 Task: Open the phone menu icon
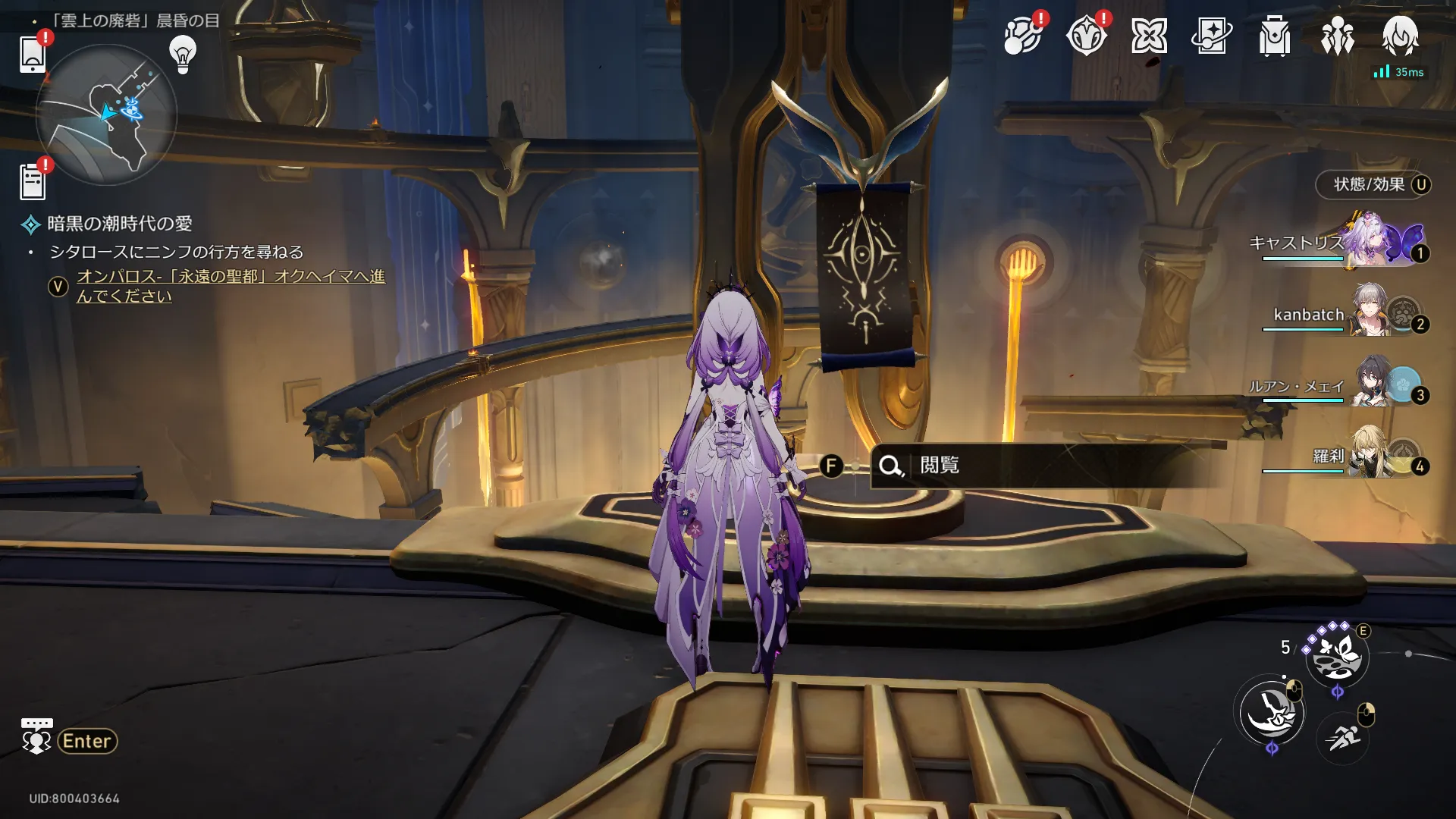[33, 55]
